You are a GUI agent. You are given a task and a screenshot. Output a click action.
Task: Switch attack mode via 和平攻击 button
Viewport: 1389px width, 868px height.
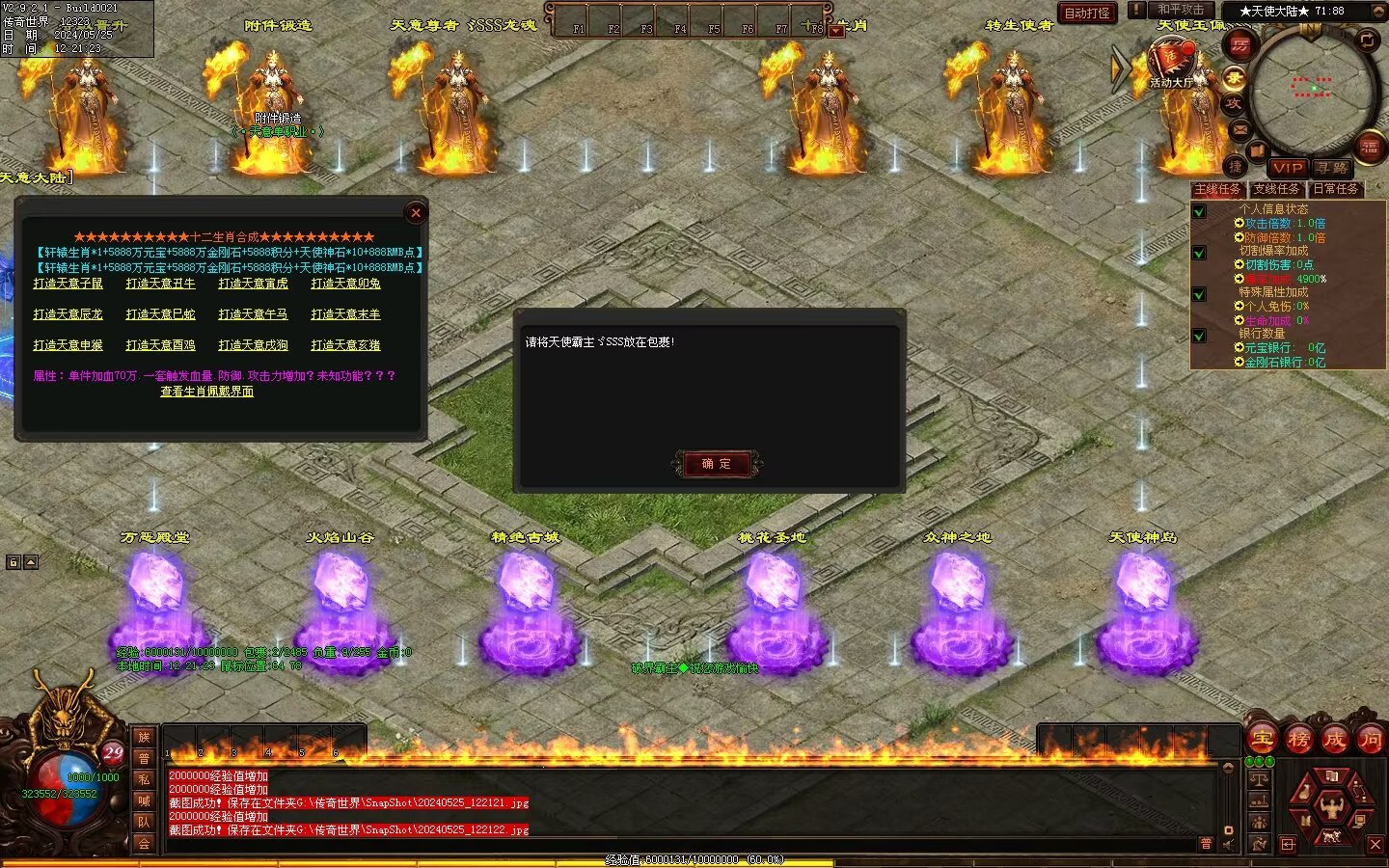(x=1181, y=10)
